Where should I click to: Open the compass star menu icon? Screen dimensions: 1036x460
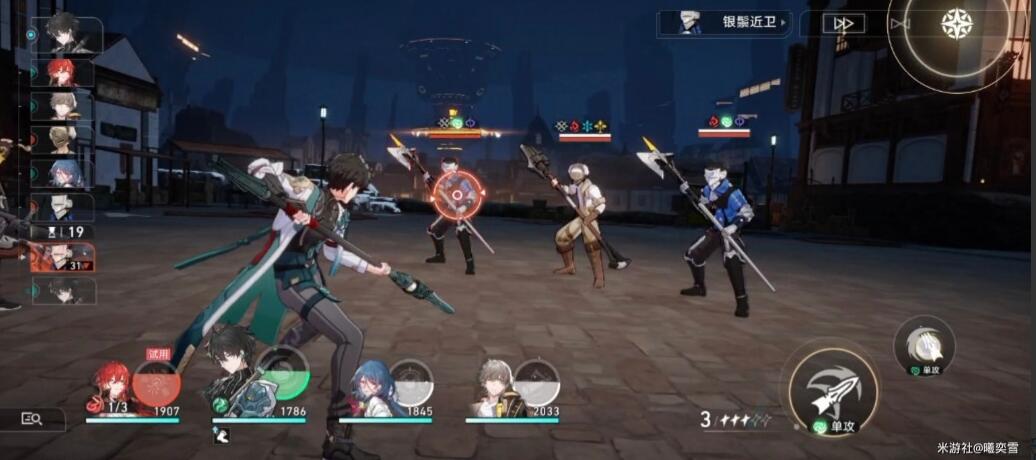pos(957,24)
